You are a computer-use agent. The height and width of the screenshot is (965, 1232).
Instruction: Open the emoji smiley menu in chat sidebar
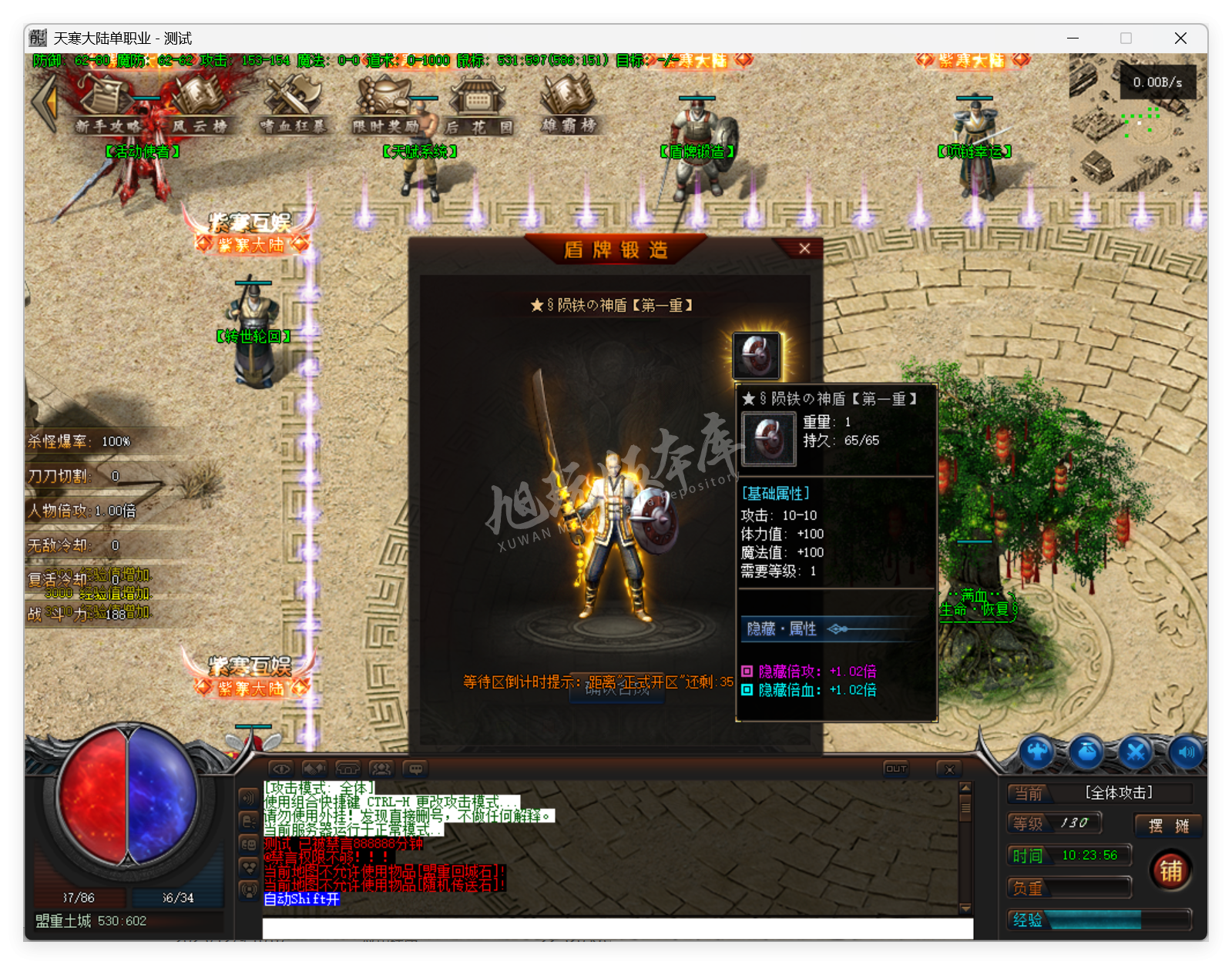pyautogui.click(x=247, y=844)
